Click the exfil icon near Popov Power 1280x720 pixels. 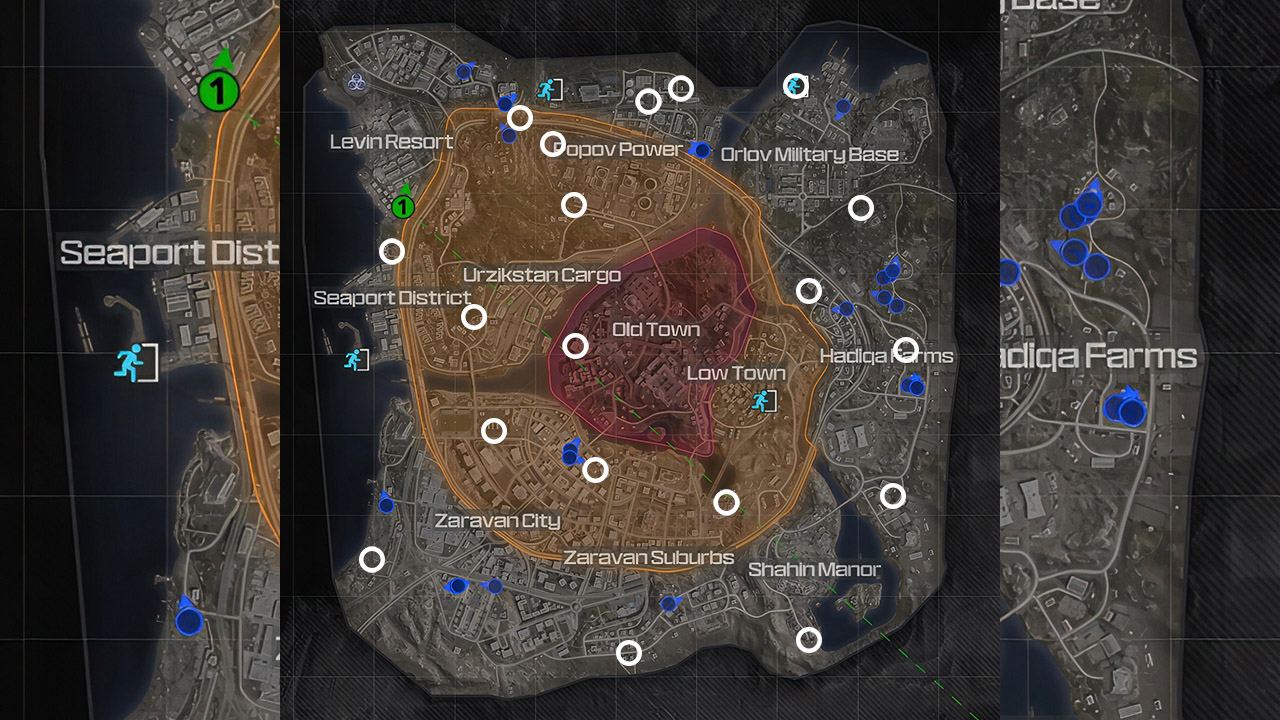(x=548, y=88)
